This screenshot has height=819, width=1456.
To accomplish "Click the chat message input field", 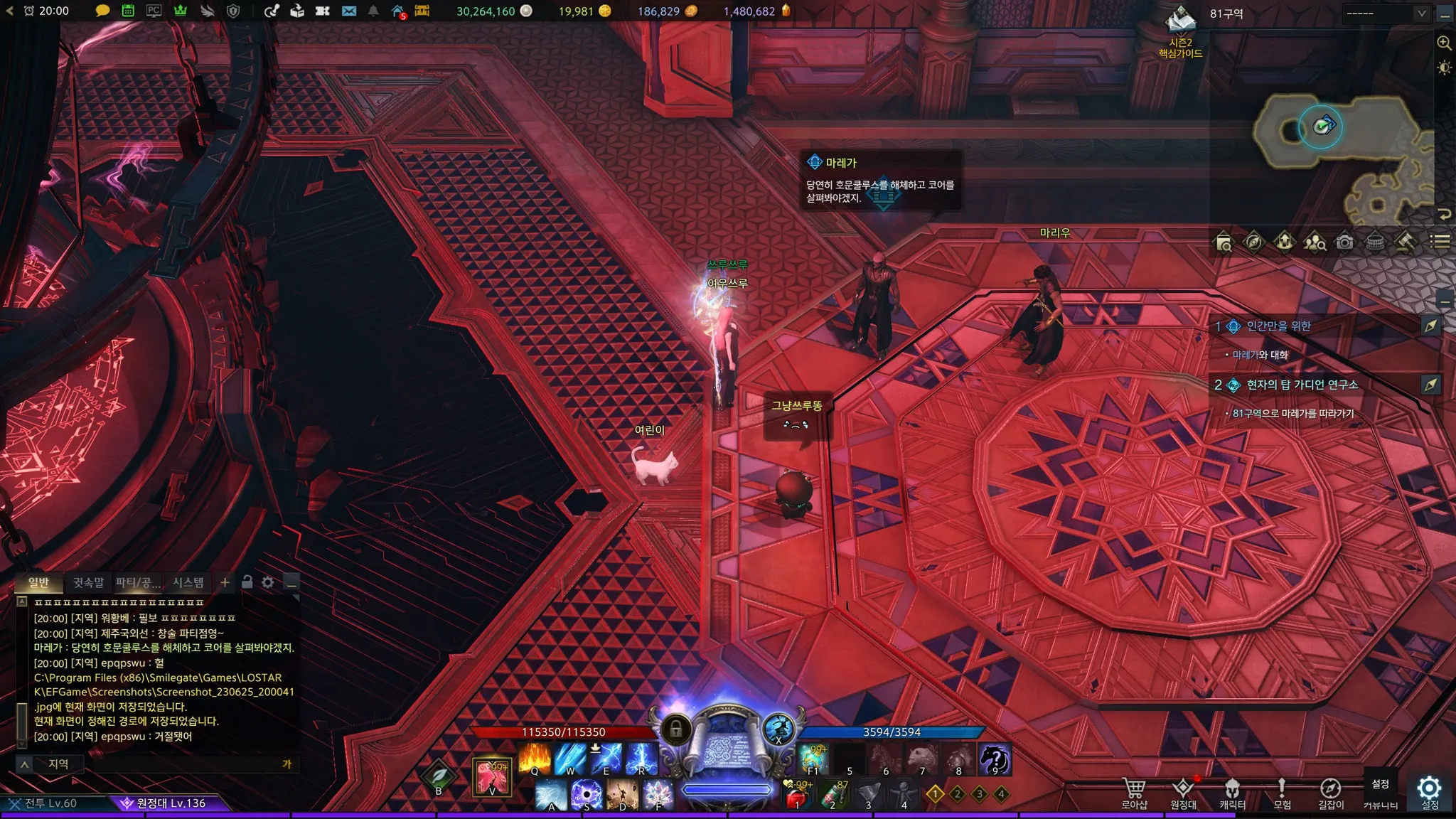I will tap(178, 764).
